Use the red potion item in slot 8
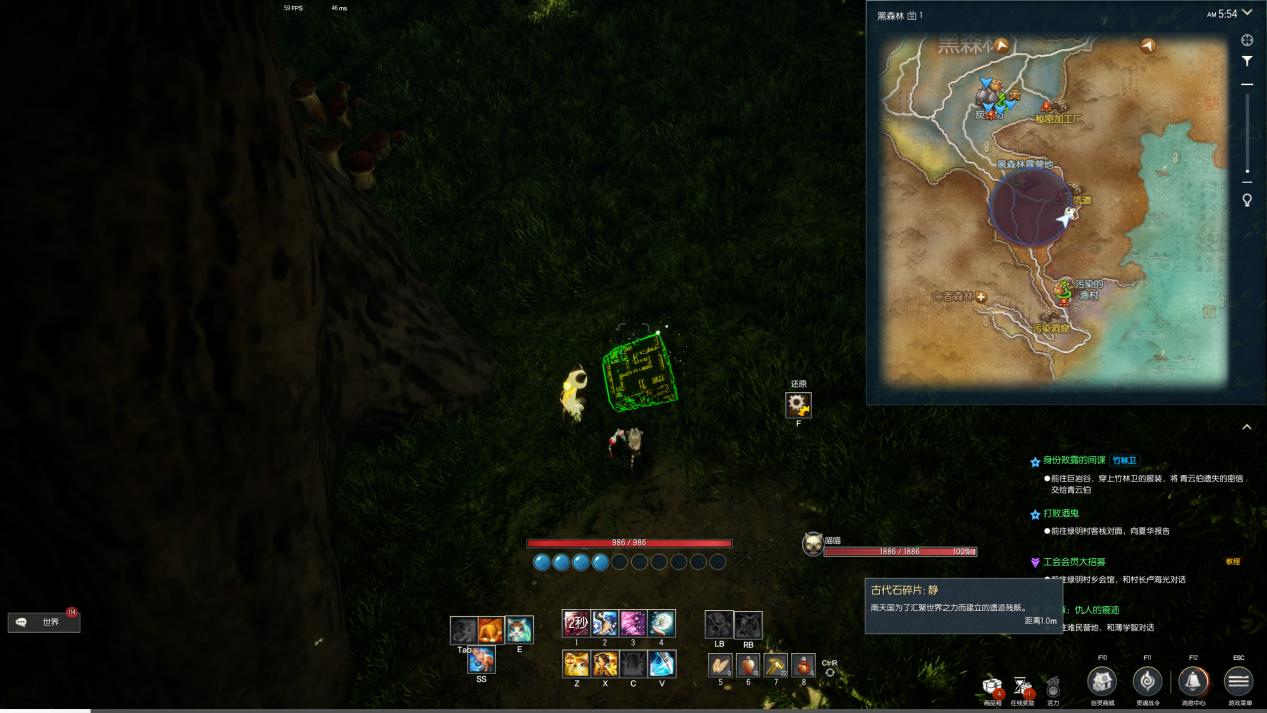Screen dimensions: 1267x713 coord(803,665)
